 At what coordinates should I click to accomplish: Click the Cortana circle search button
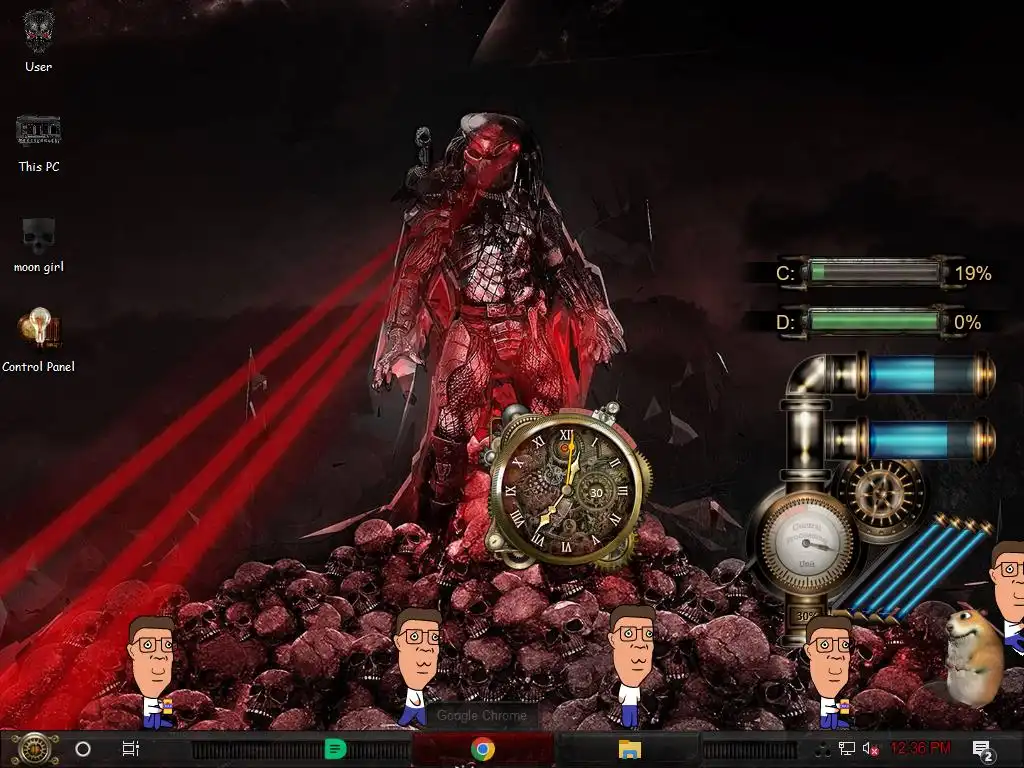(83, 748)
